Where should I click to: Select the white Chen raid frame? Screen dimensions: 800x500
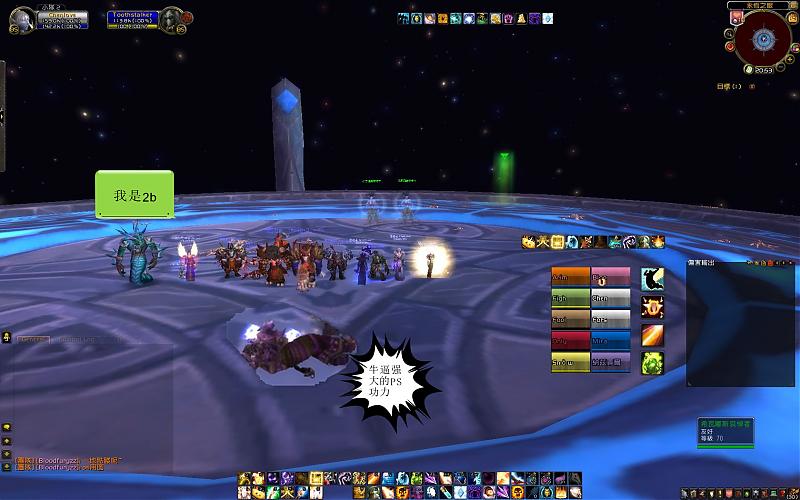(x=610, y=298)
